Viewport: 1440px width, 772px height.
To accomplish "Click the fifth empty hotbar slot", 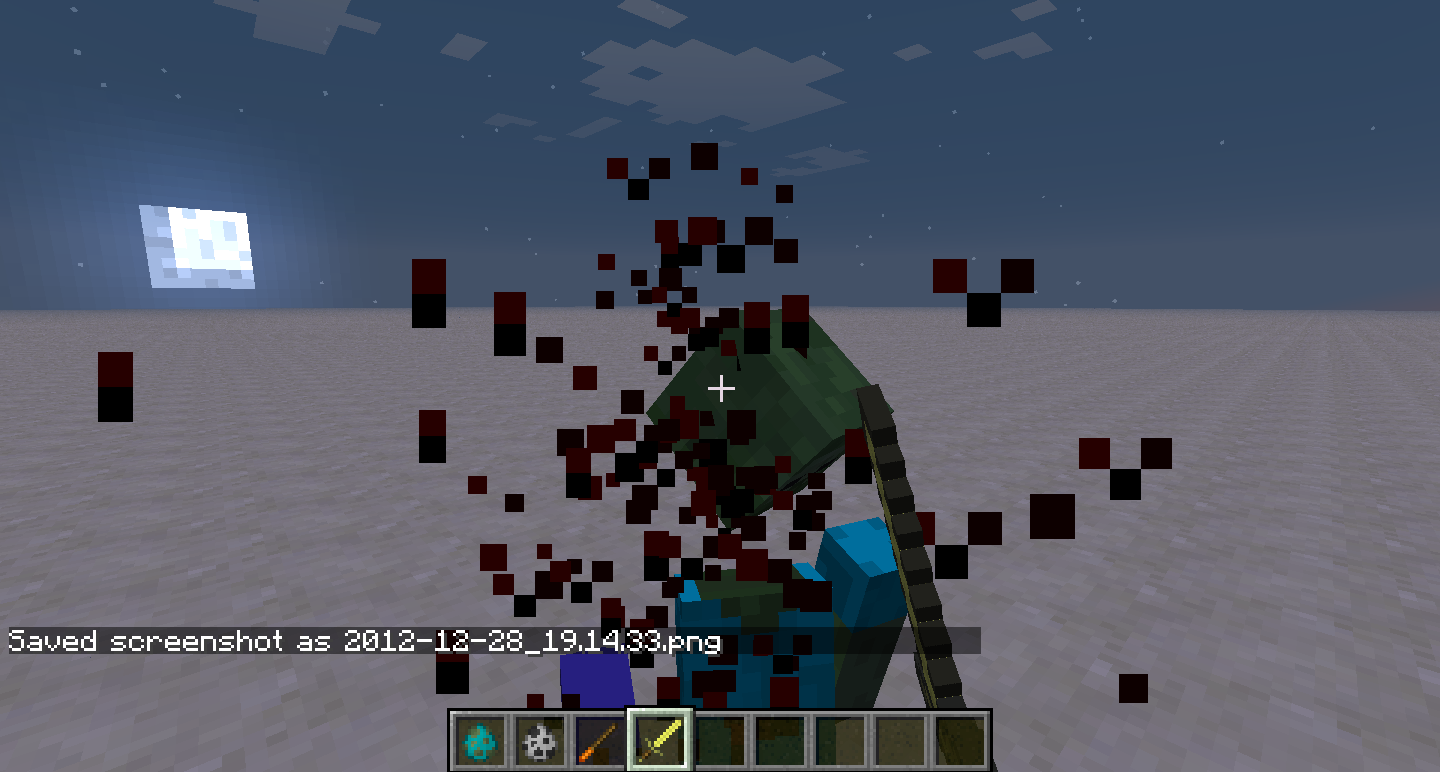I will tap(719, 744).
